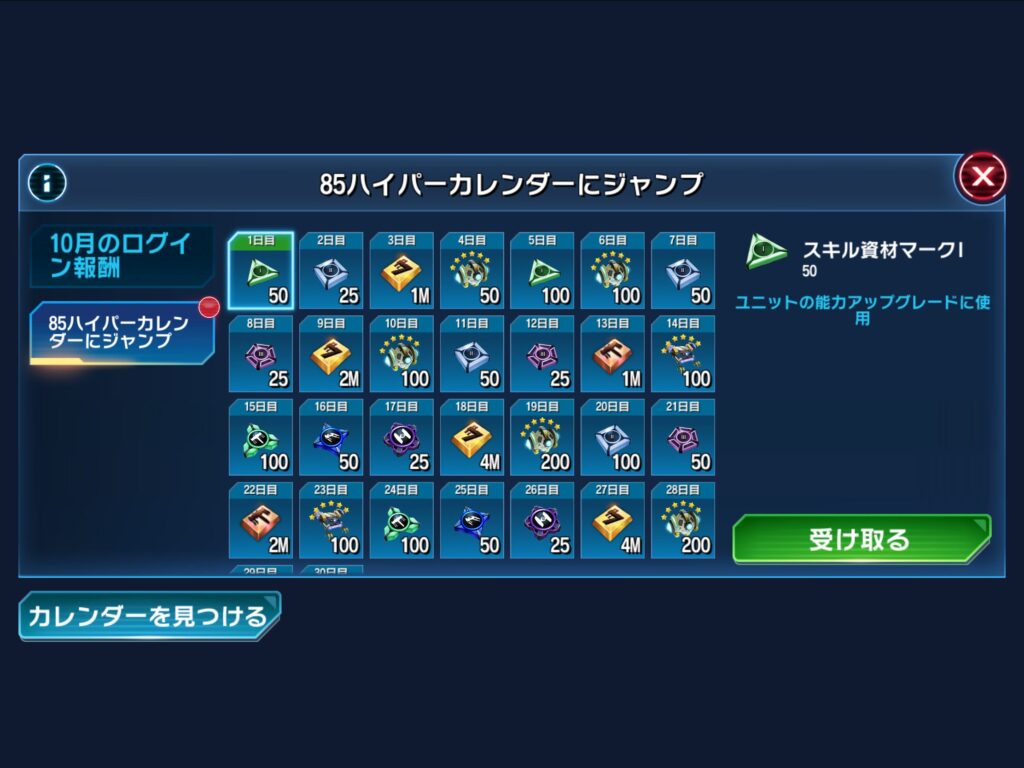
Task: Open the info icon panel
Action: [x=47, y=182]
